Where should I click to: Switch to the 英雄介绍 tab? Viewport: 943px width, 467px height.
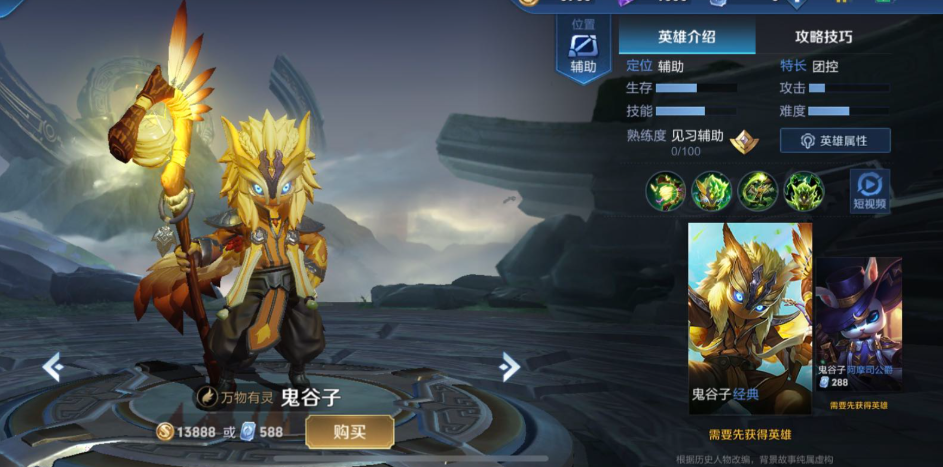686,37
